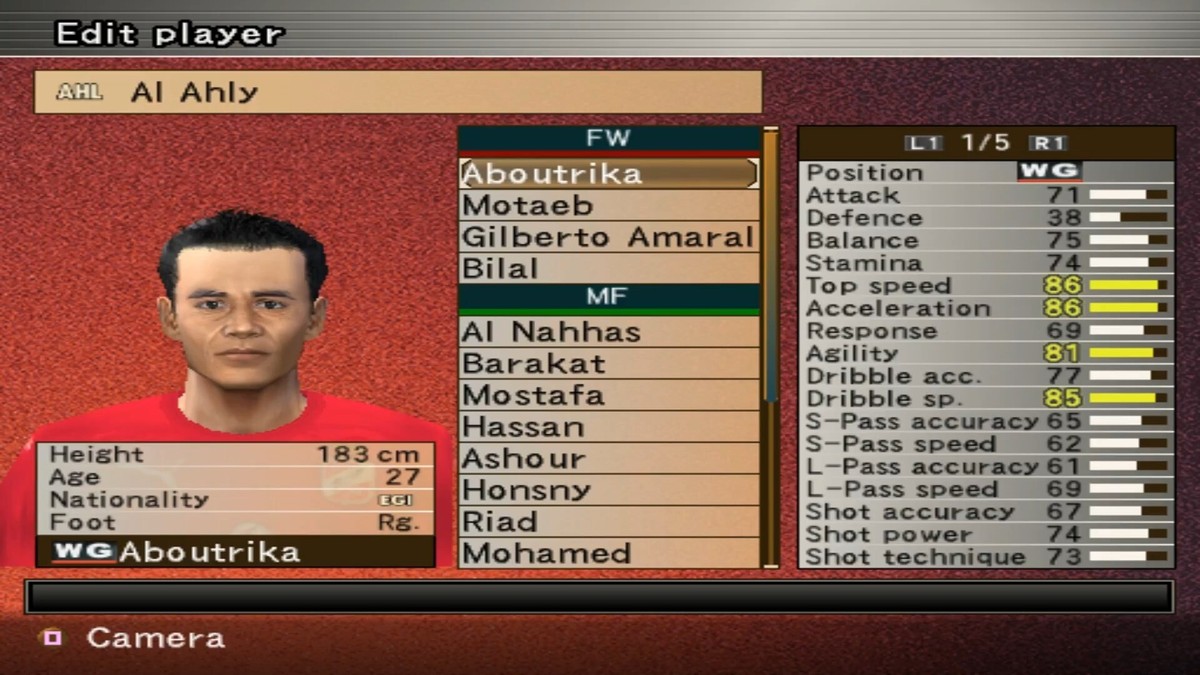The width and height of the screenshot is (1200, 675).
Task: Open the Al Ahly team name bar
Action: pos(398,92)
